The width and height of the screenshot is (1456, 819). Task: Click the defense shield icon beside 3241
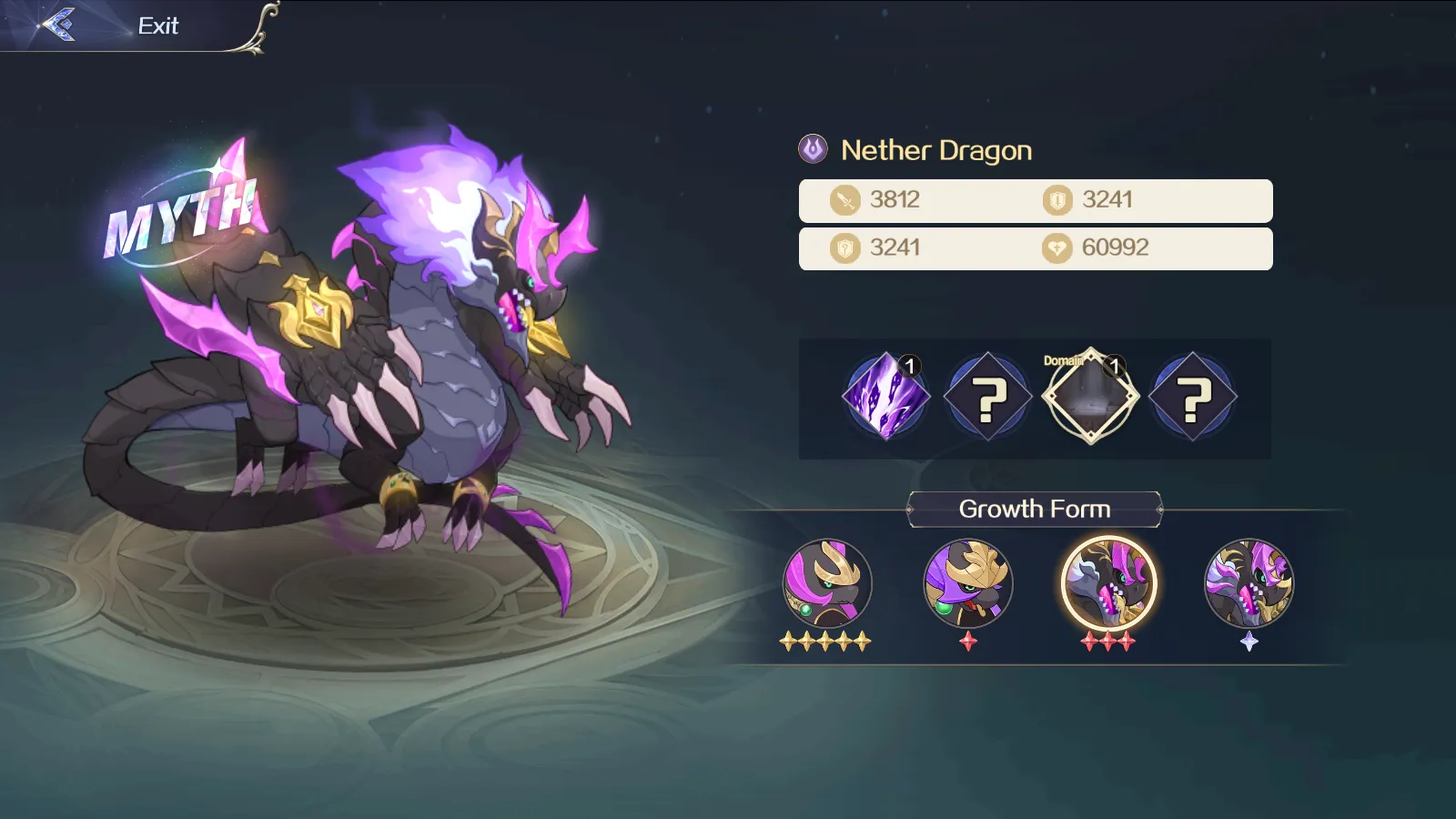[x=1056, y=199]
